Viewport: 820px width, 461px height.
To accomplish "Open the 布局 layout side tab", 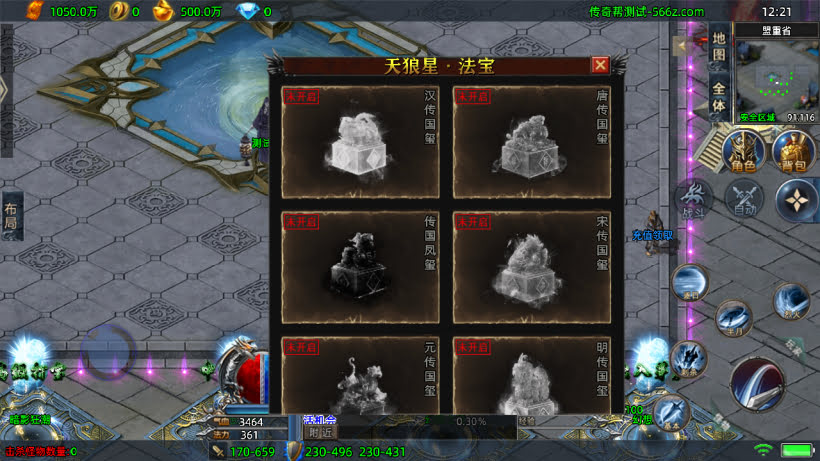I will pyautogui.click(x=11, y=216).
